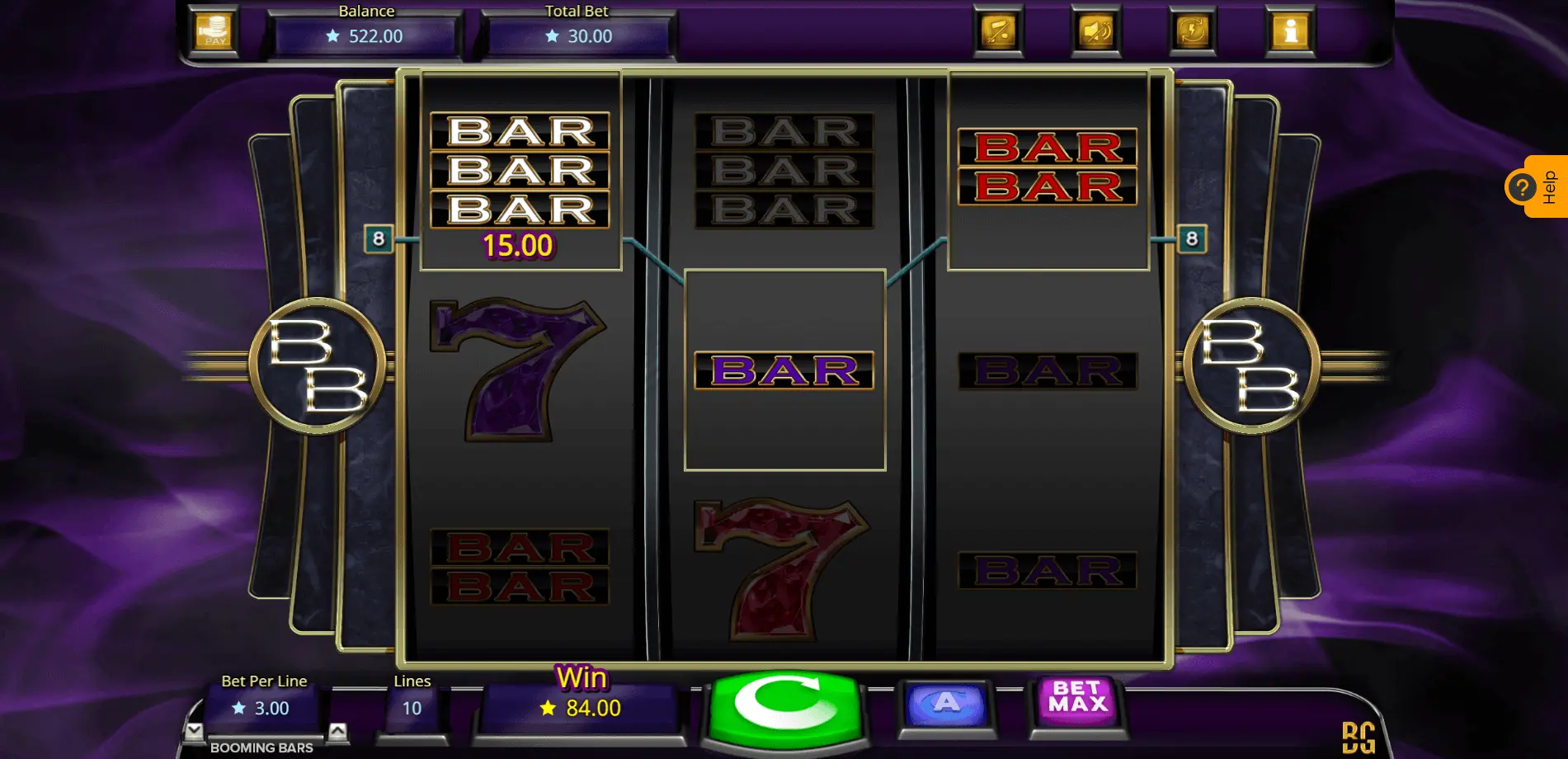Spin the reels with the green button

coord(785,705)
